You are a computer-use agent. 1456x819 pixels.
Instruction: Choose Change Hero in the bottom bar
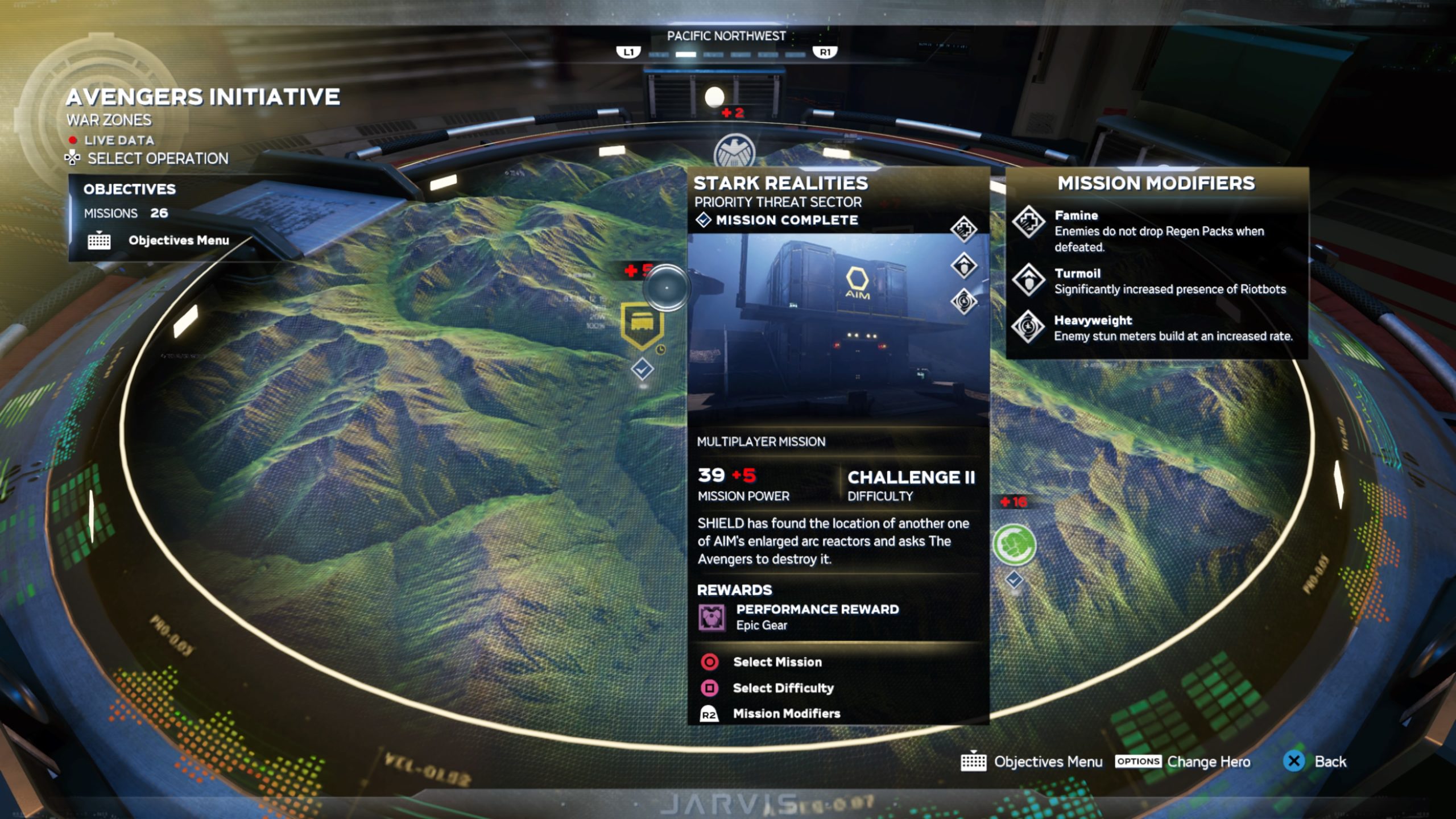(x=1208, y=762)
